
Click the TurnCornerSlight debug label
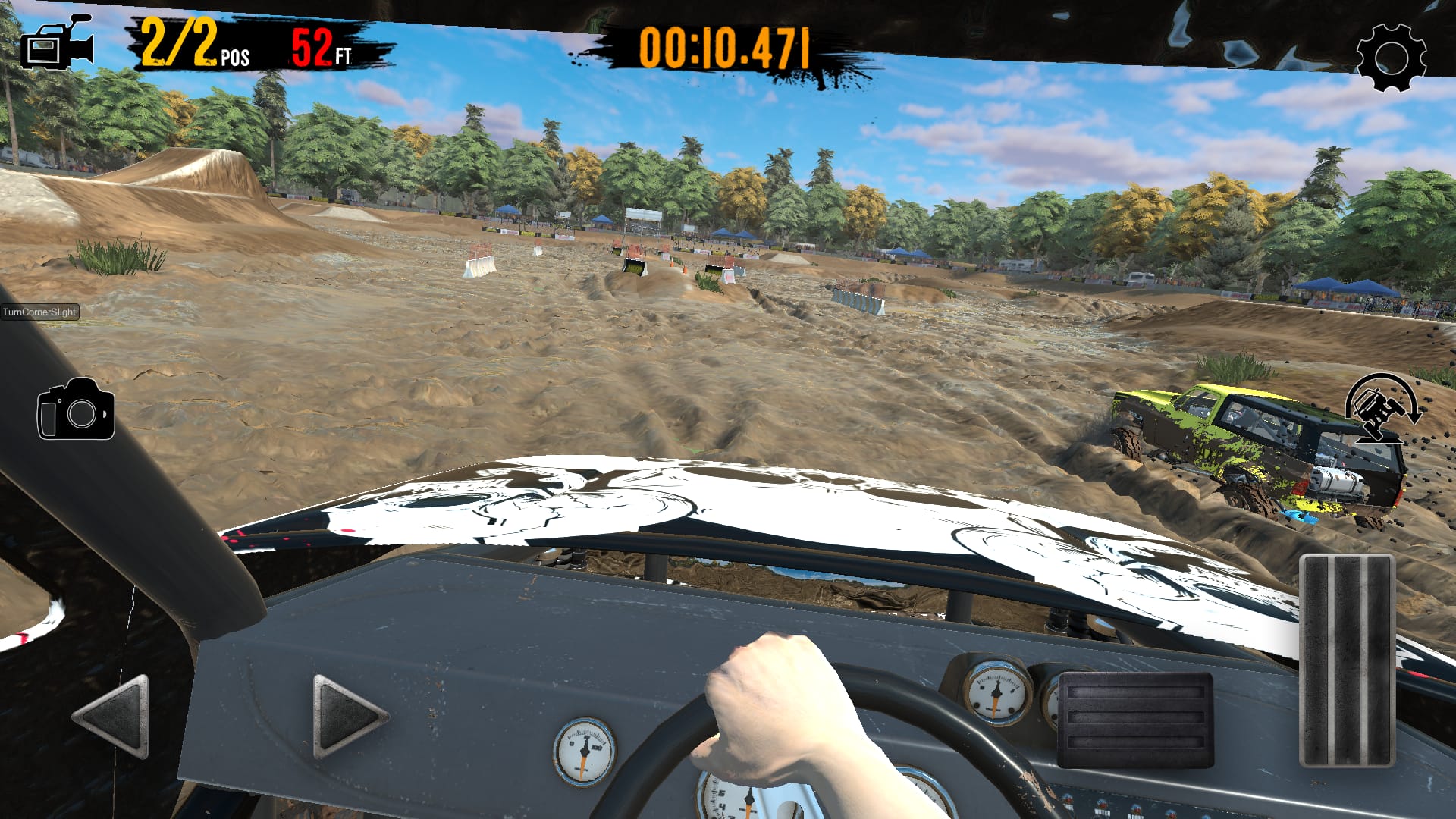[x=38, y=311]
